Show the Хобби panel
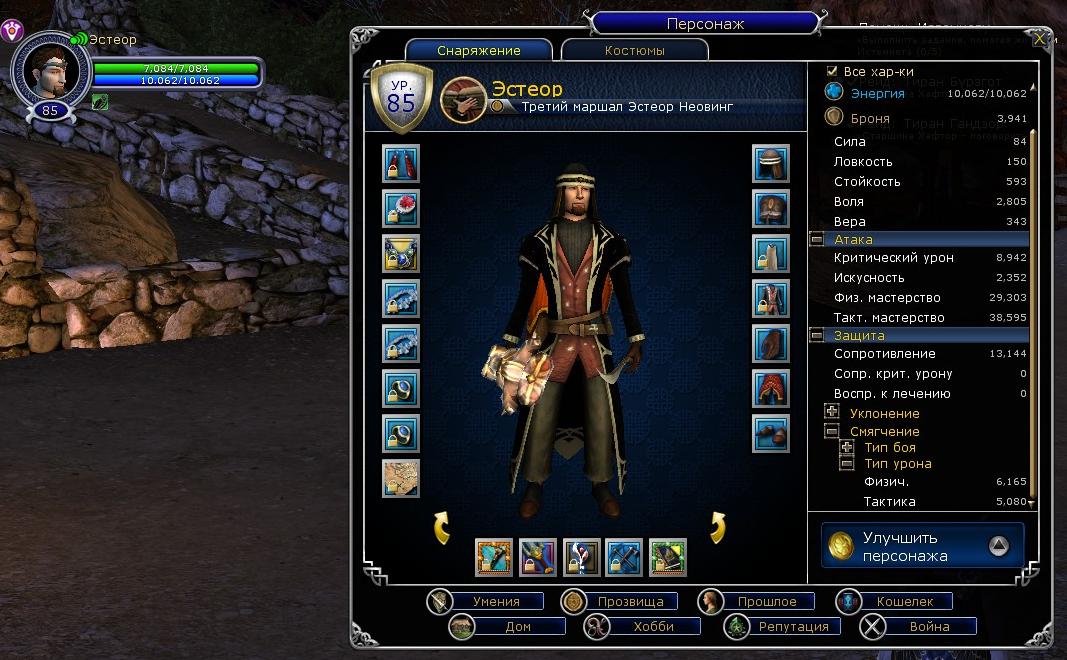Image resolution: width=1067 pixels, height=660 pixels. pos(652,626)
